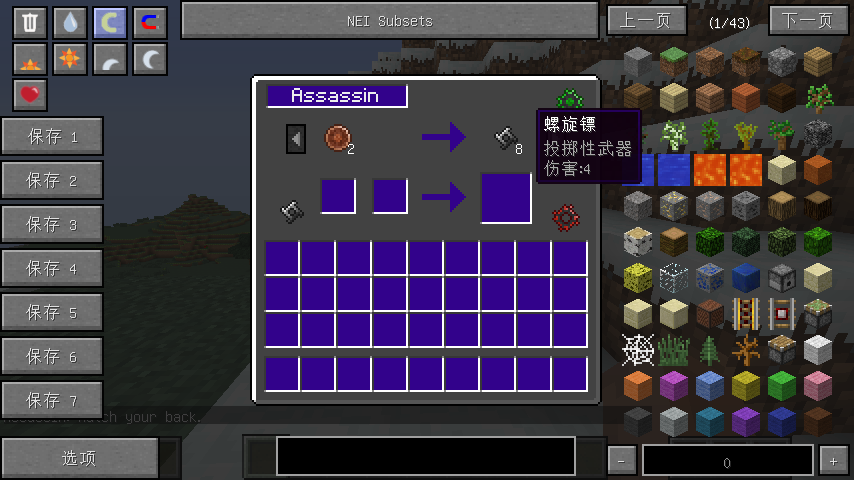Click the 保存 4 save button

click(x=52, y=269)
